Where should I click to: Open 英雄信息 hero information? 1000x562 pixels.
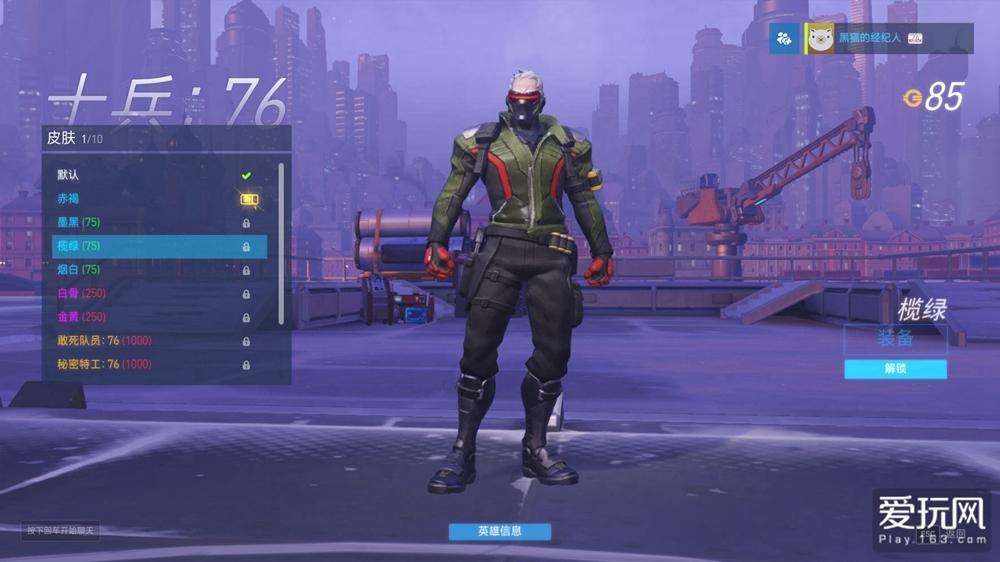click(x=499, y=531)
